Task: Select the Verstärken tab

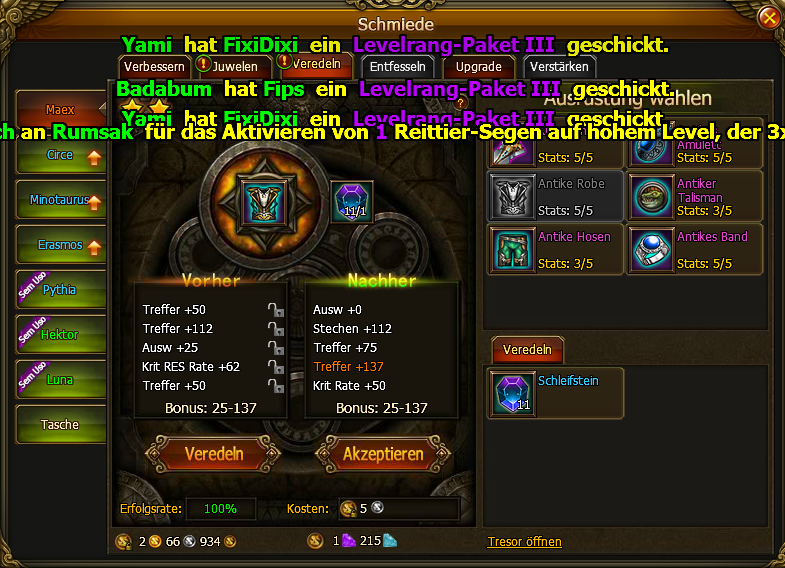Action: 560,68
